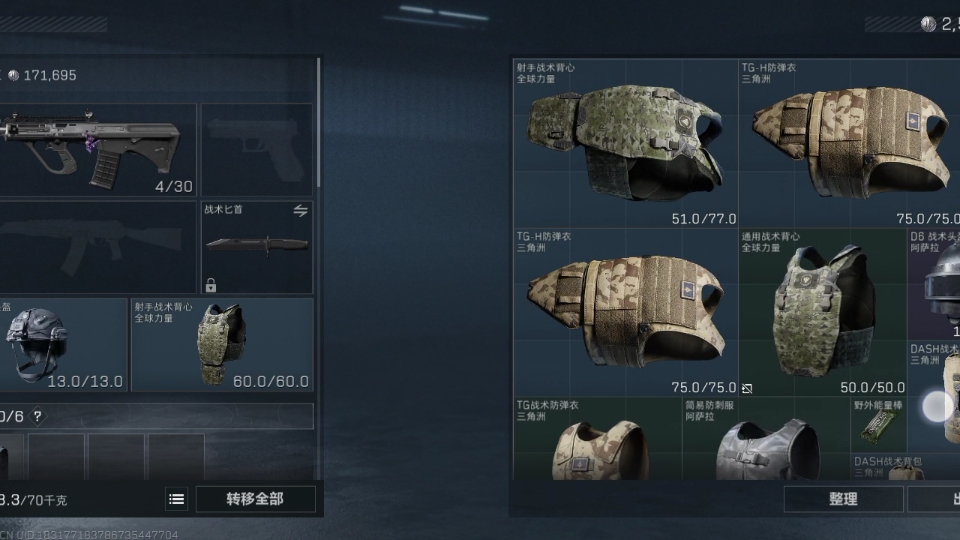Click the equipped helmet showing 13.0/13.0
This screenshot has height=540, width=960.
[64, 344]
